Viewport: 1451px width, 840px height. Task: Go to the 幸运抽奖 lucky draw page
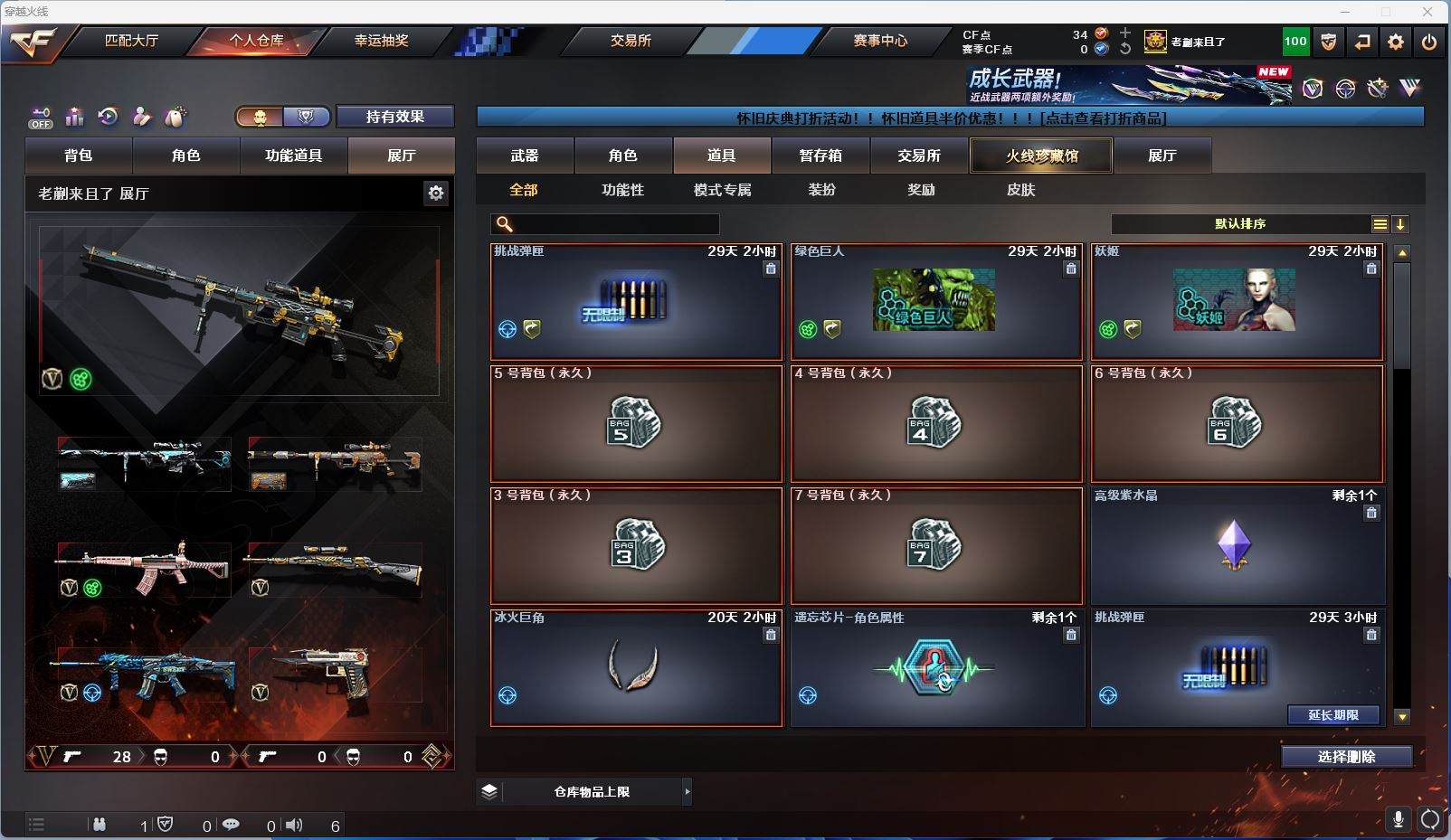(381, 41)
